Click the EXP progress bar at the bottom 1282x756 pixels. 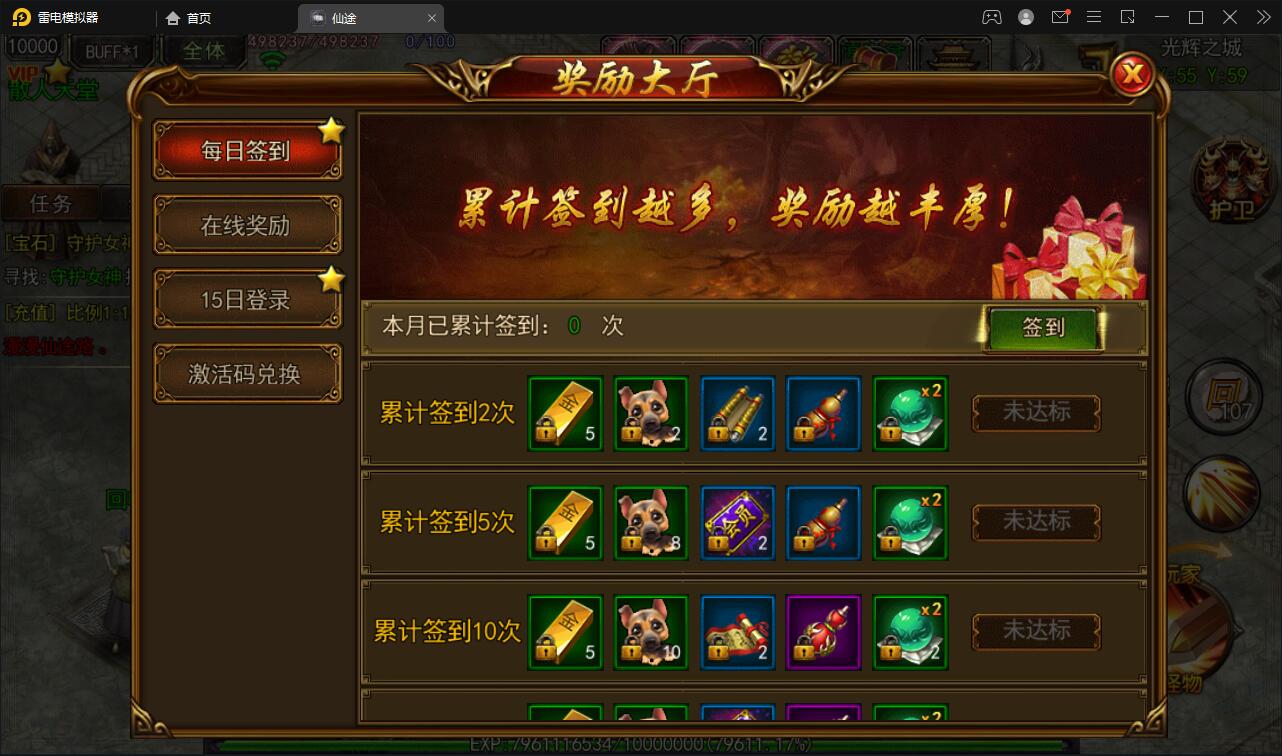(640, 744)
